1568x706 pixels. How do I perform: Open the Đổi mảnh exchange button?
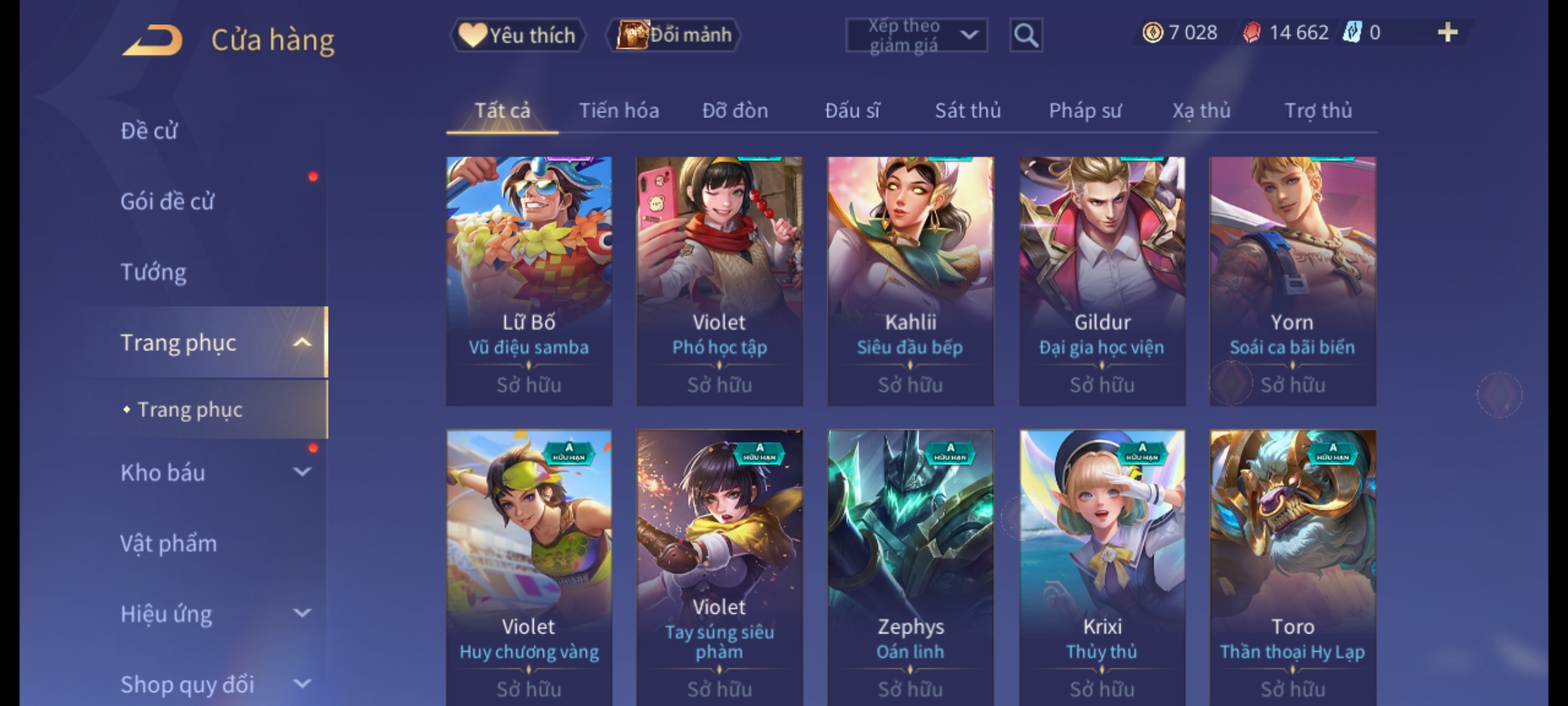tap(674, 35)
